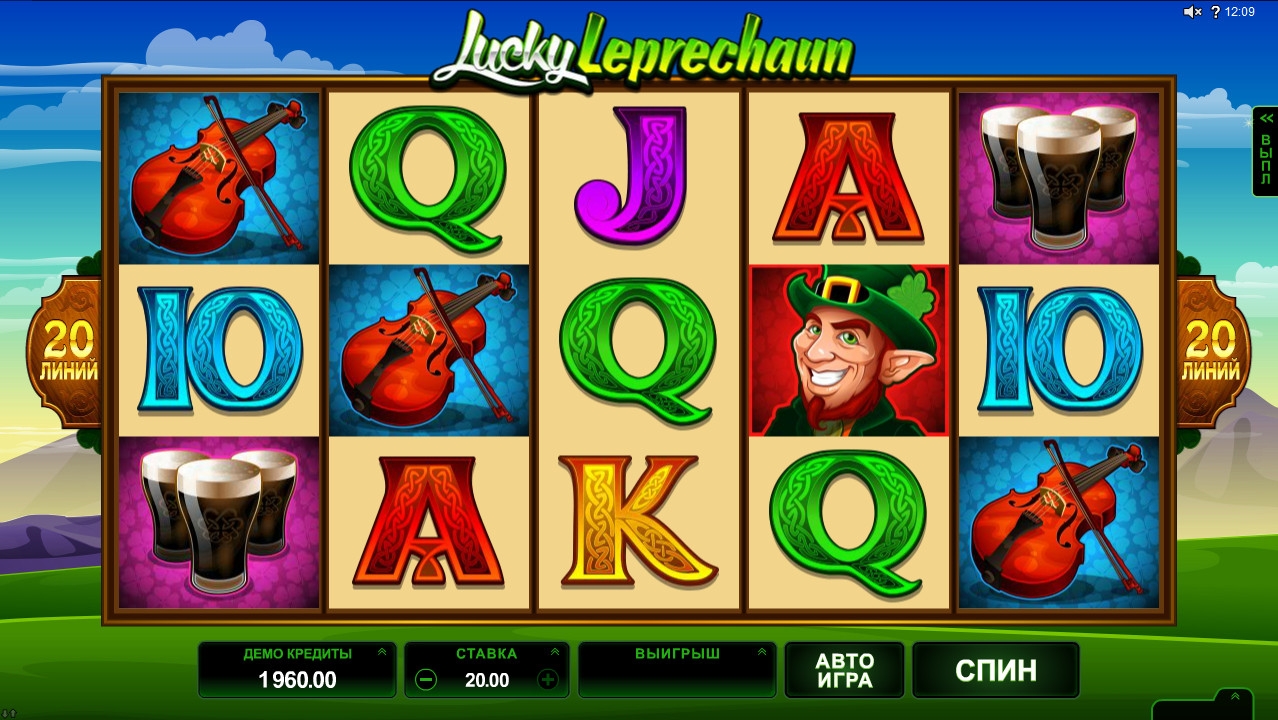
Task: Click the right 20 ЛИНИЙ paylines badge
Action: coord(1211,352)
